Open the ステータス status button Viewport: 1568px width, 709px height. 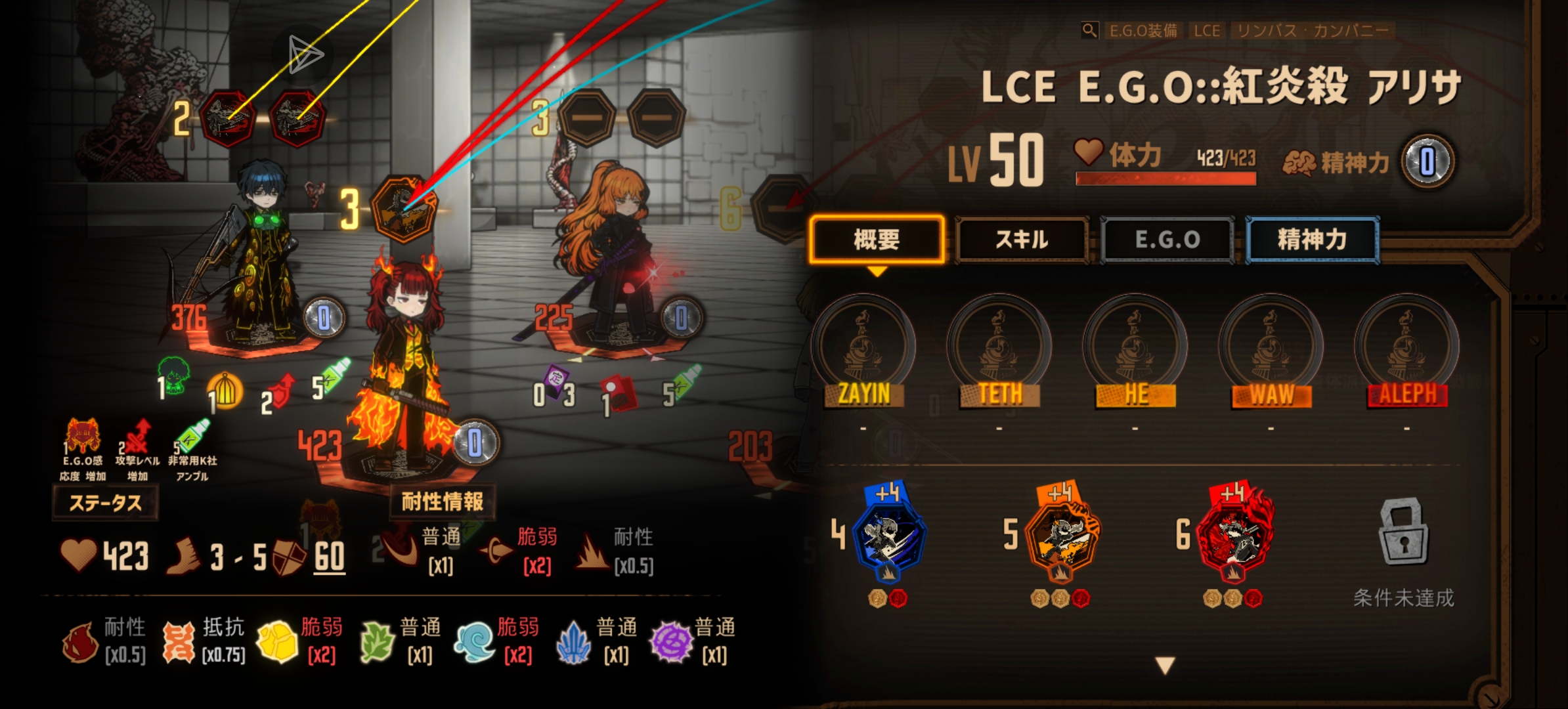point(105,504)
